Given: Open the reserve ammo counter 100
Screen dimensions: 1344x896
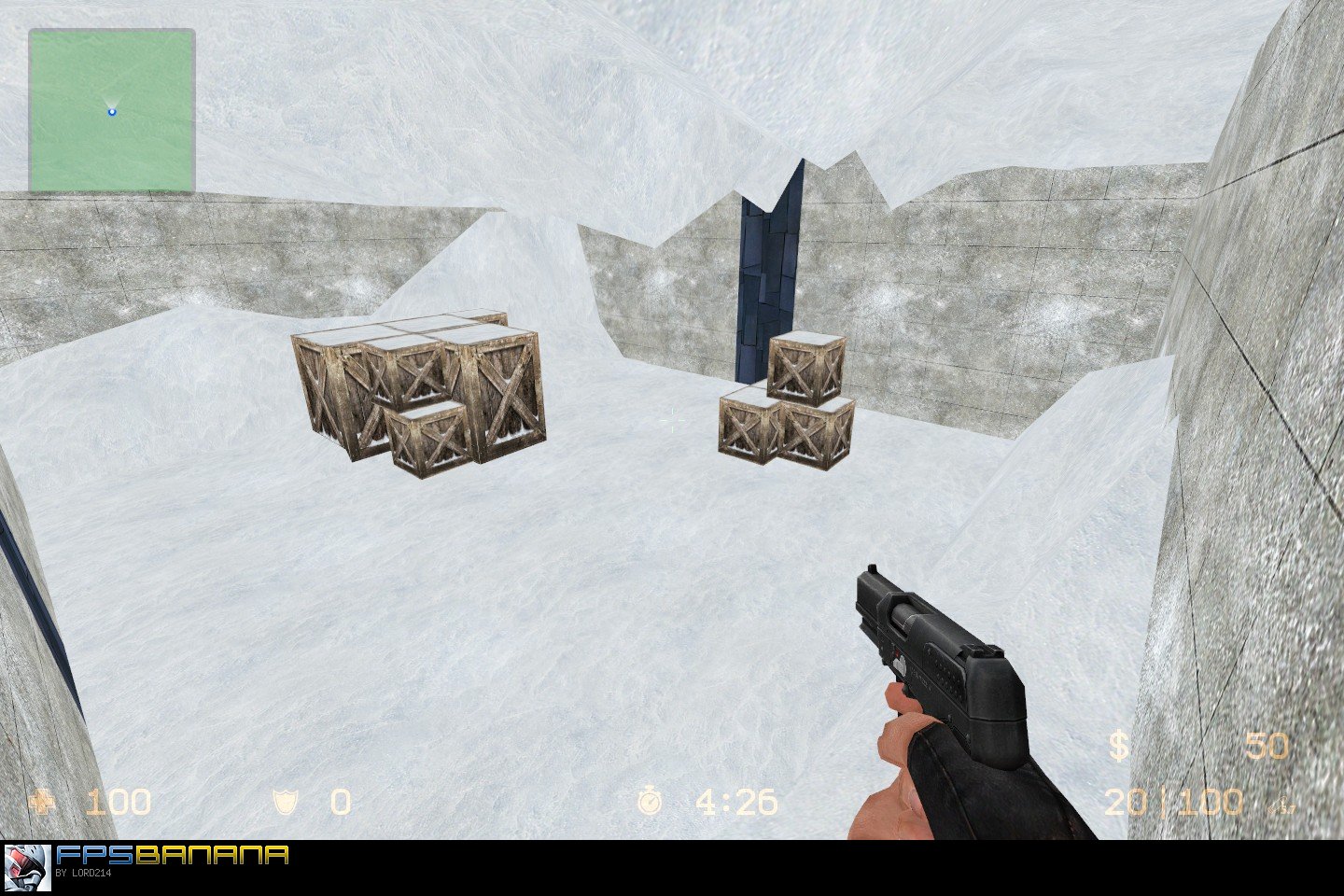Looking at the screenshot, I should coord(1213,803).
